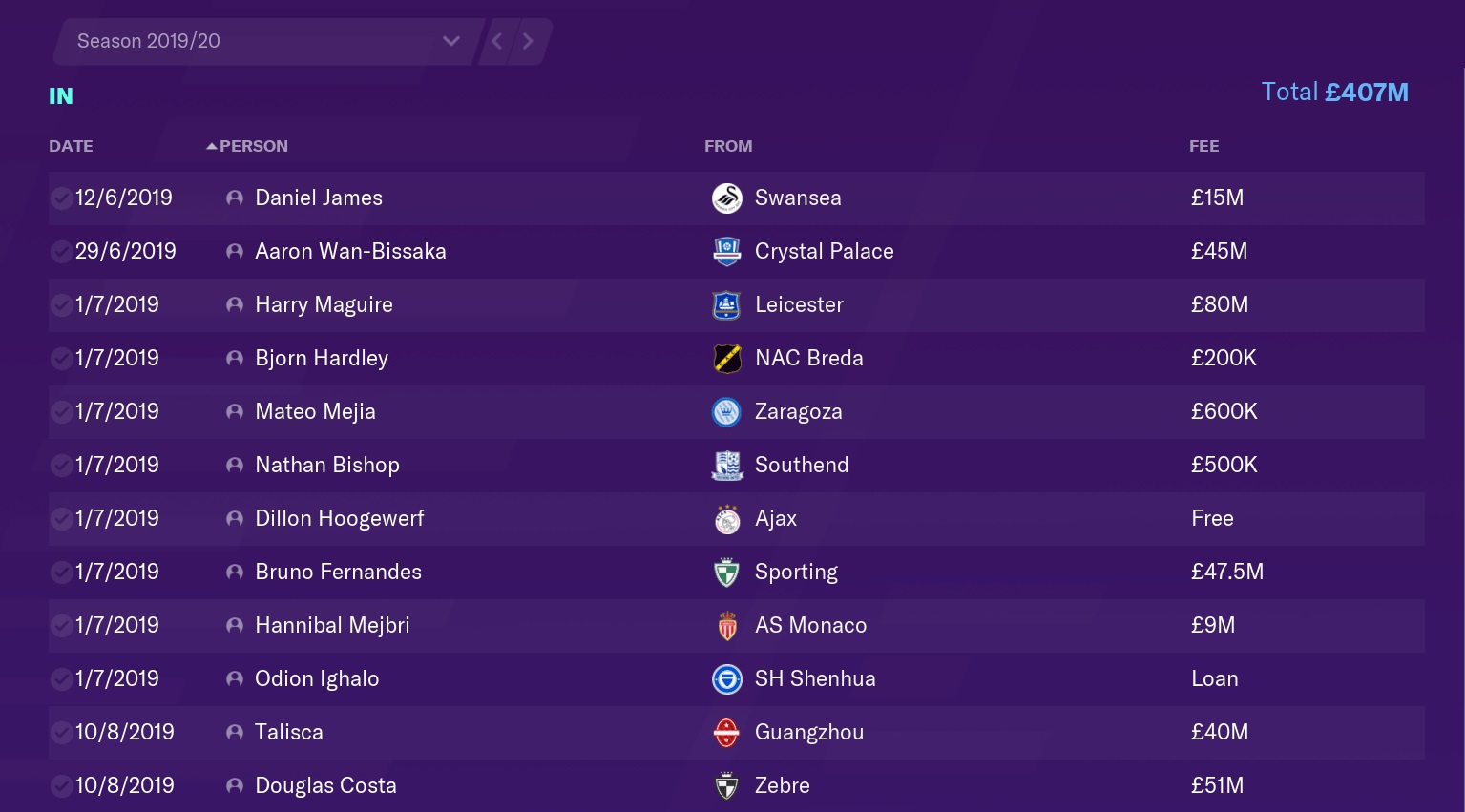Image resolution: width=1465 pixels, height=812 pixels.
Task: Sort by the PERSON column header
Action: 253,145
